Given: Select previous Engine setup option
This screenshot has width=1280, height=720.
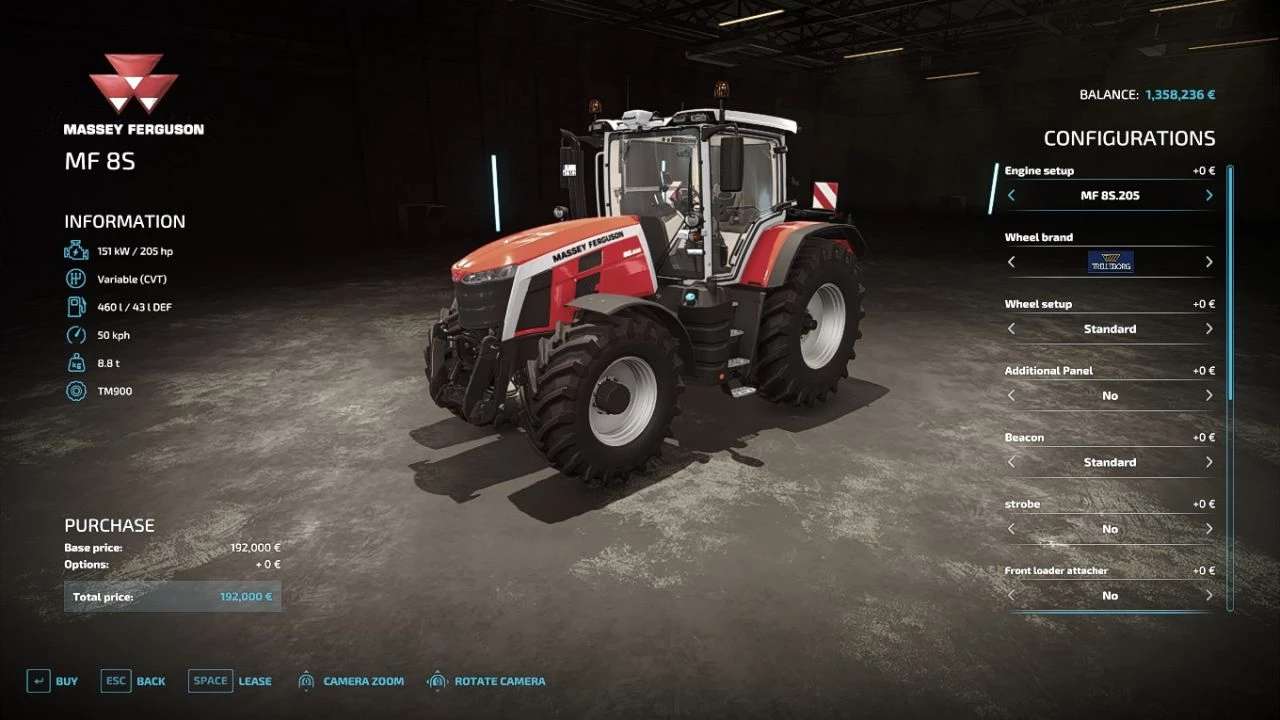Looking at the screenshot, I should 1011,195.
